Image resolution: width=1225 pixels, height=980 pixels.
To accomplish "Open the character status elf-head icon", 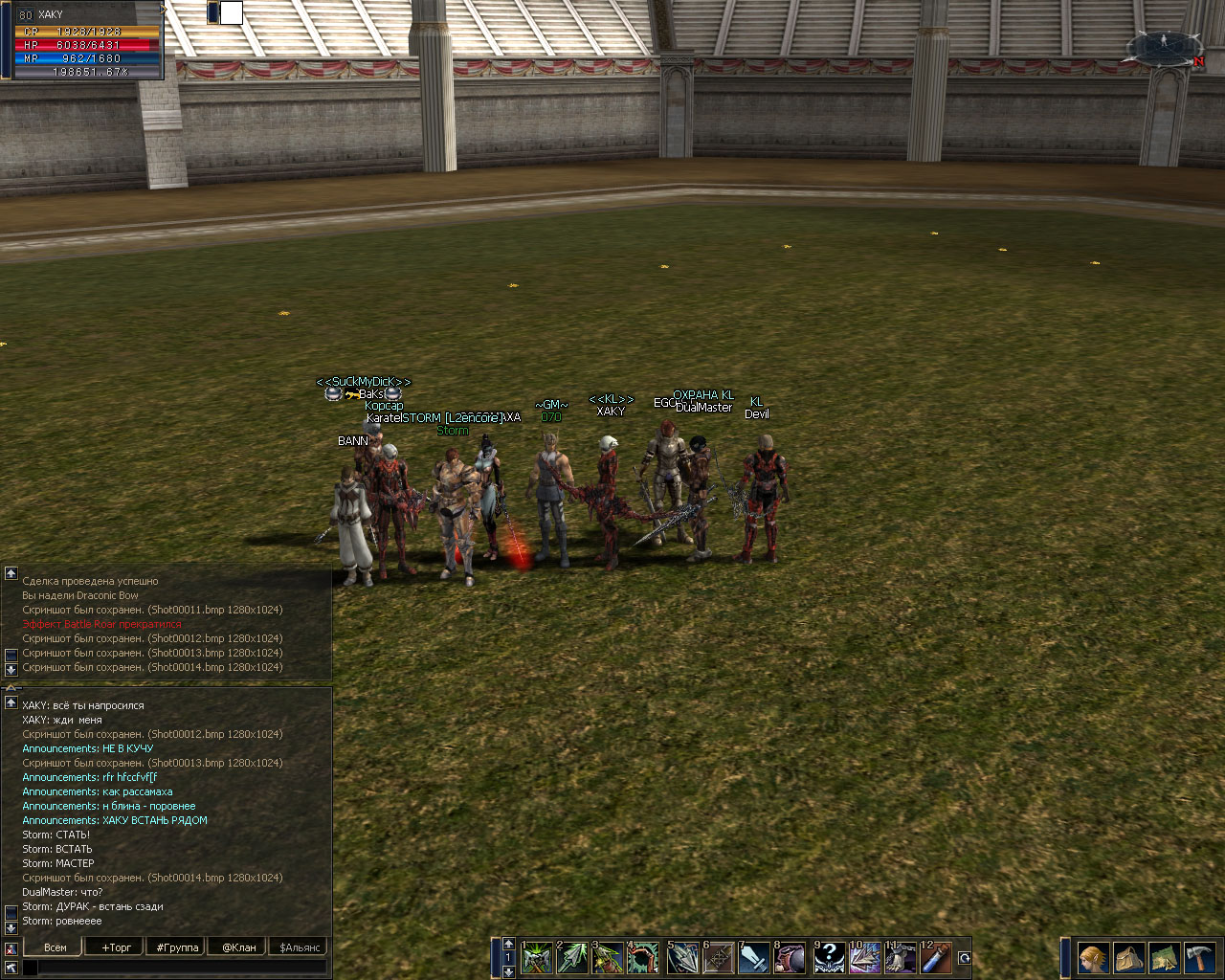I will 1093,957.
